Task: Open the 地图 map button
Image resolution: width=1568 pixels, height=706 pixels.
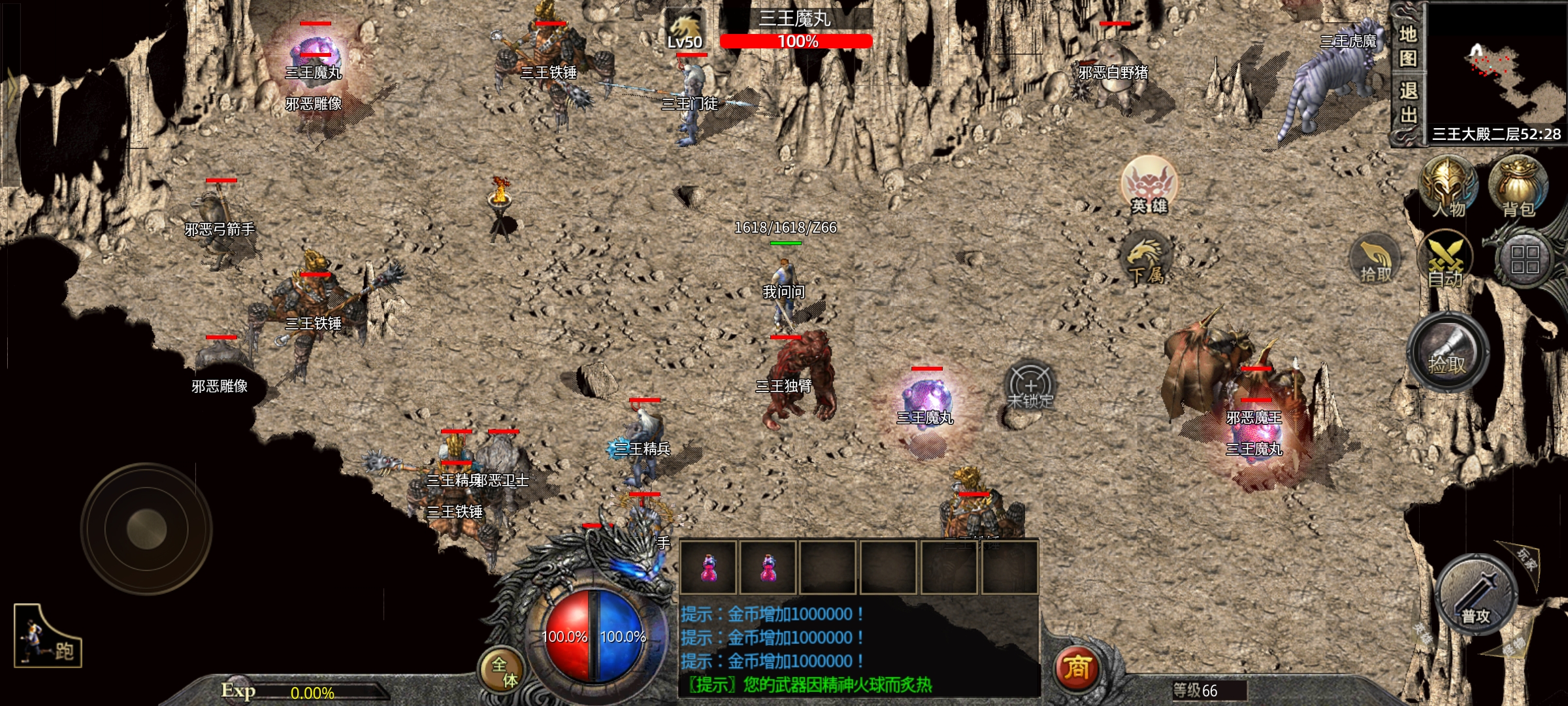Action: pos(1408,46)
